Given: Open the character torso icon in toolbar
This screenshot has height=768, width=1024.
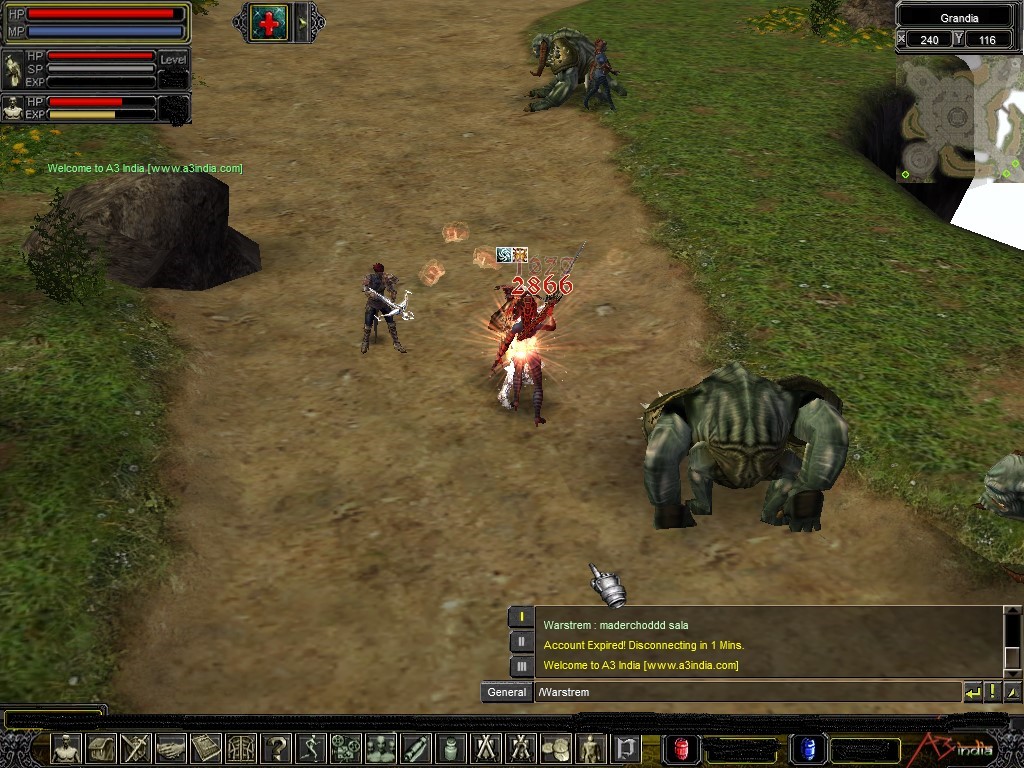Looking at the screenshot, I should coord(67,748).
